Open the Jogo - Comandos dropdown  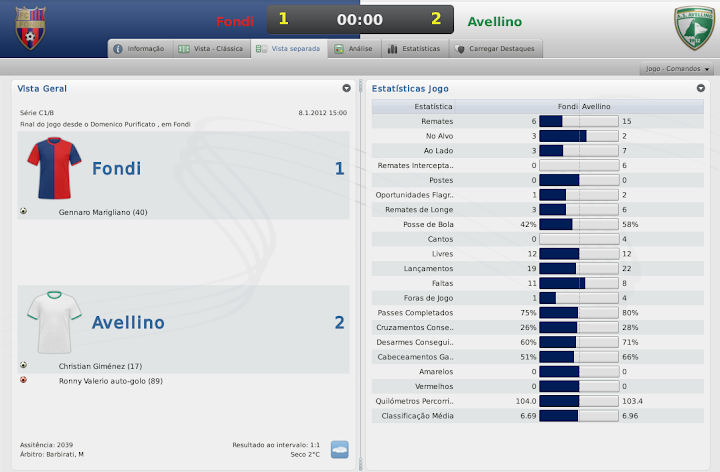[x=678, y=69]
